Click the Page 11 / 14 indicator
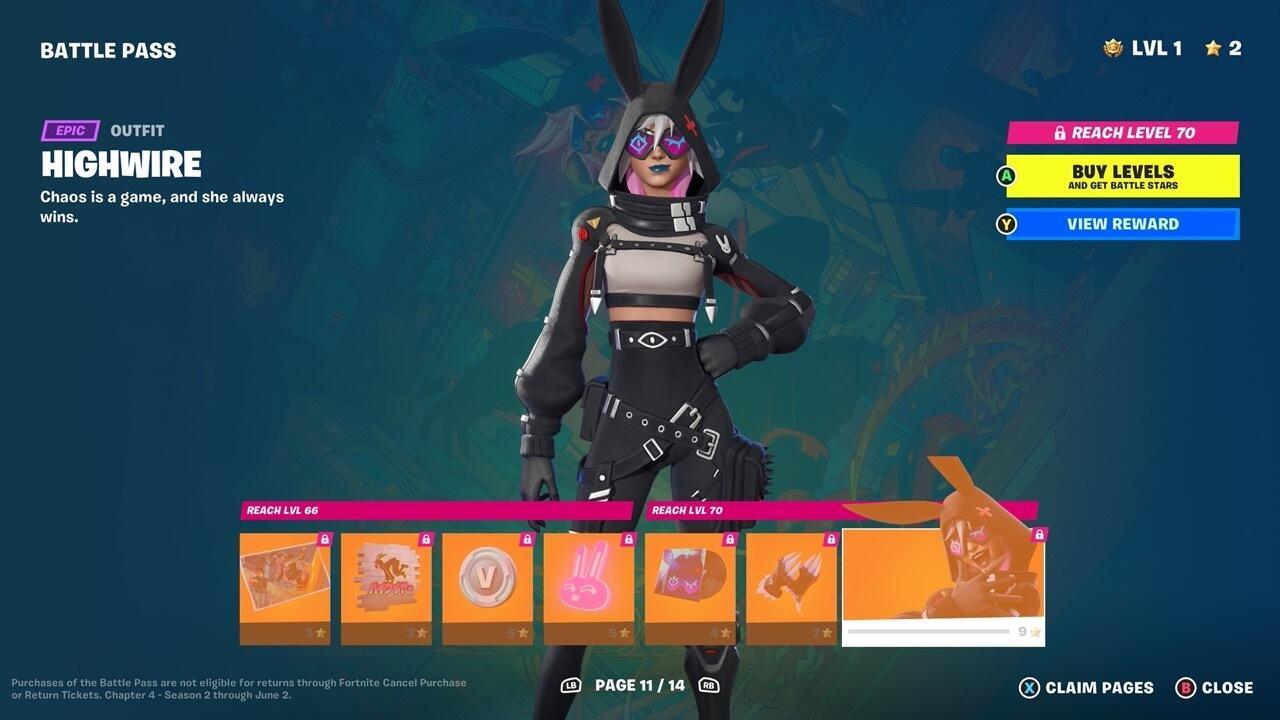Screen dimensions: 1280x720 coord(640,688)
